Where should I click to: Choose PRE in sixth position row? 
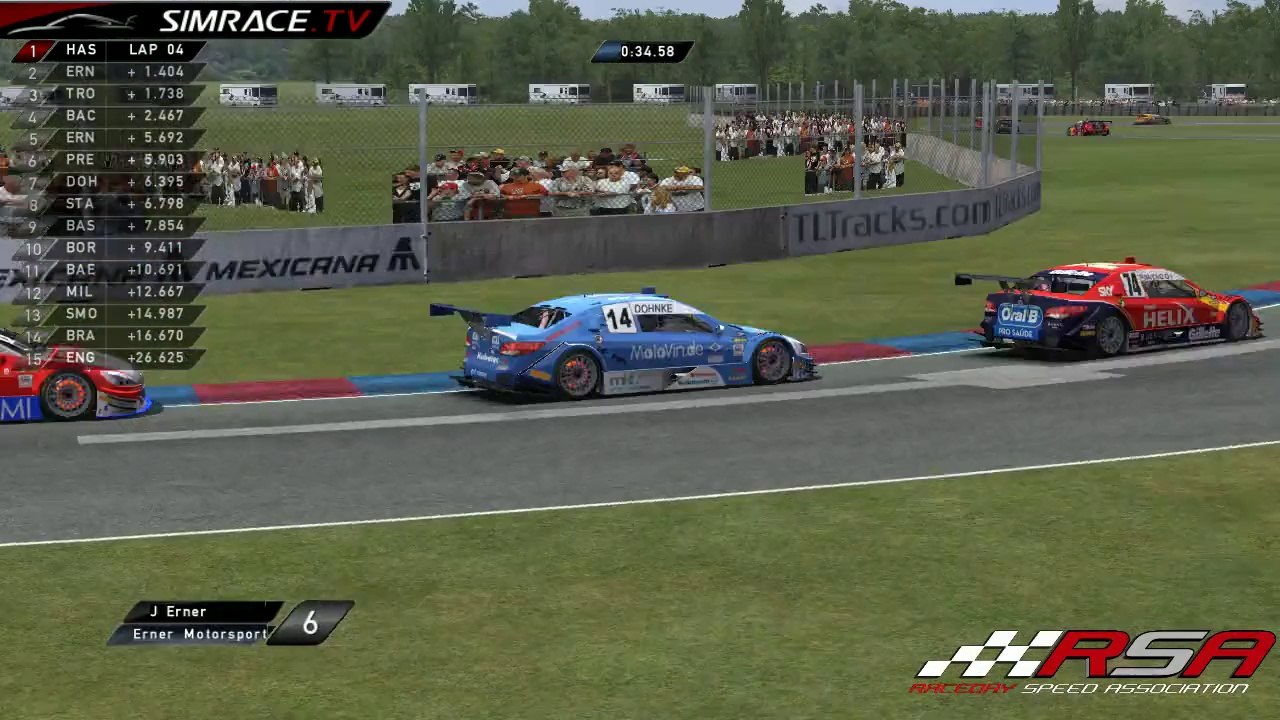pos(108,160)
